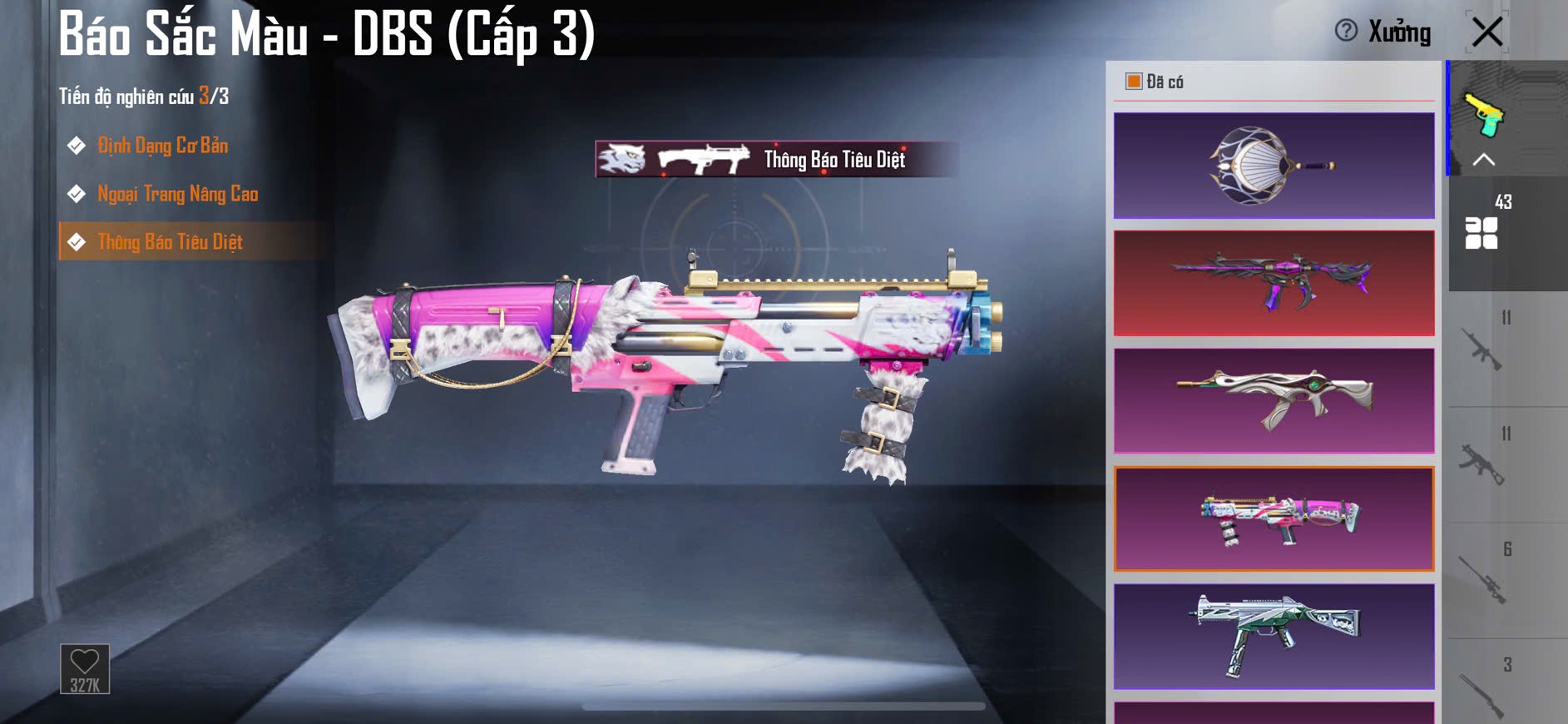The width and height of the screenshot is (1568, 724).
Task: Pick the moon fan melee skin
Action: click(x=1274, y=166)
